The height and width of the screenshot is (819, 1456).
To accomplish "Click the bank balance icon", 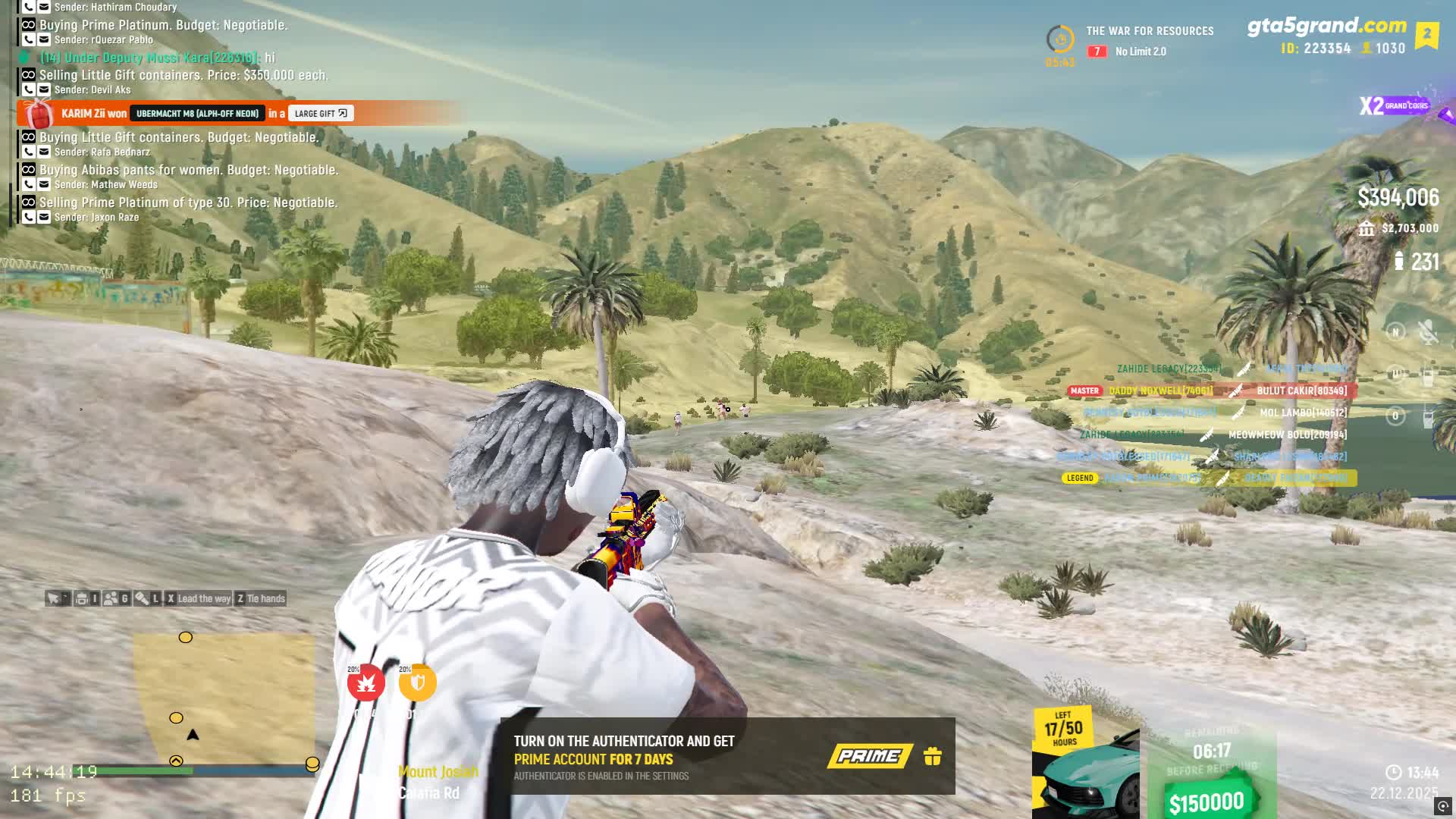I will pos(1367,228).
